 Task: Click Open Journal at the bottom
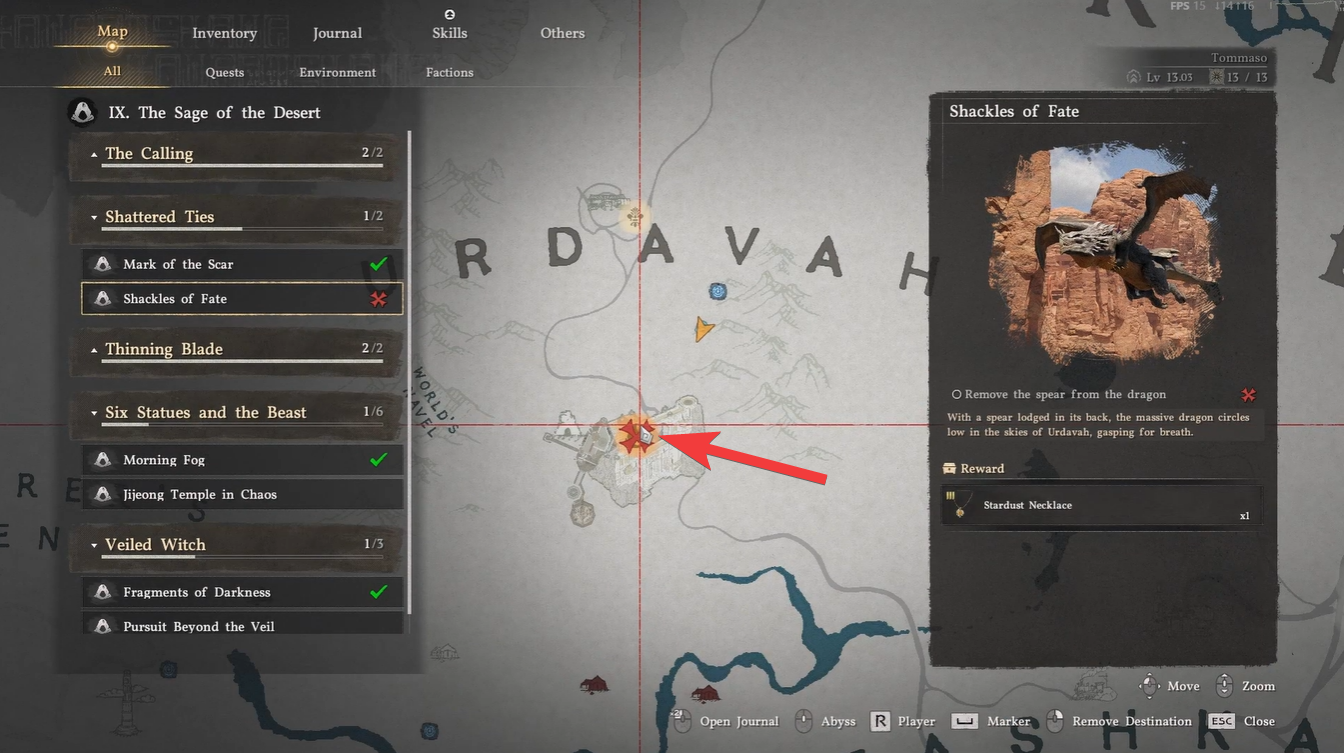coord(740,720)
